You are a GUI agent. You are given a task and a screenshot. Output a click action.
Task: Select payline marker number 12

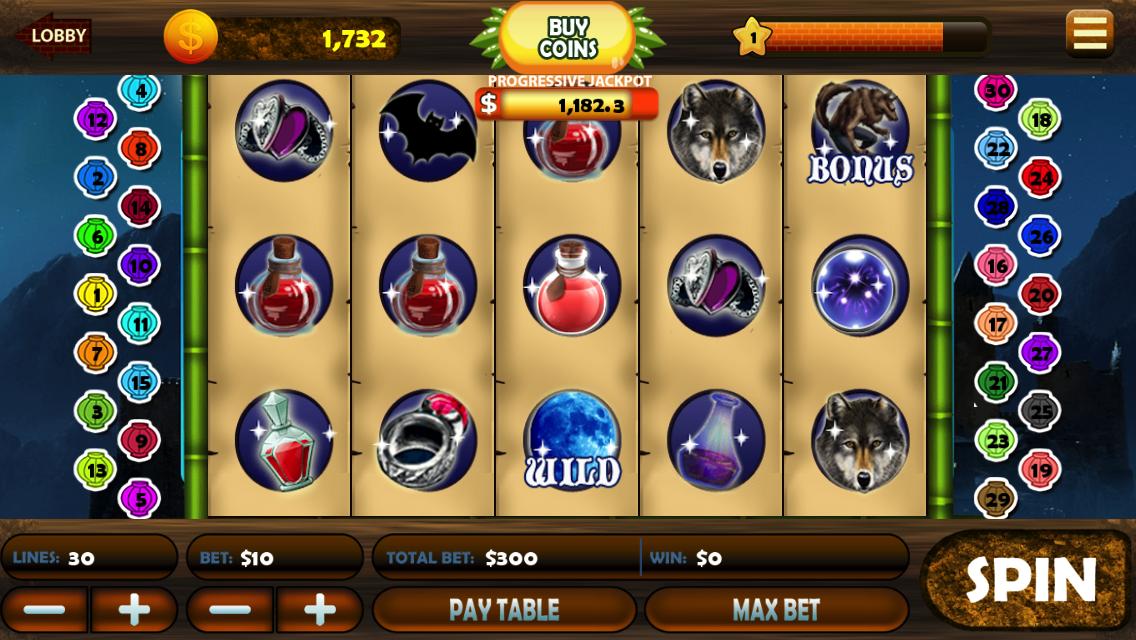[x=96, y=121]
